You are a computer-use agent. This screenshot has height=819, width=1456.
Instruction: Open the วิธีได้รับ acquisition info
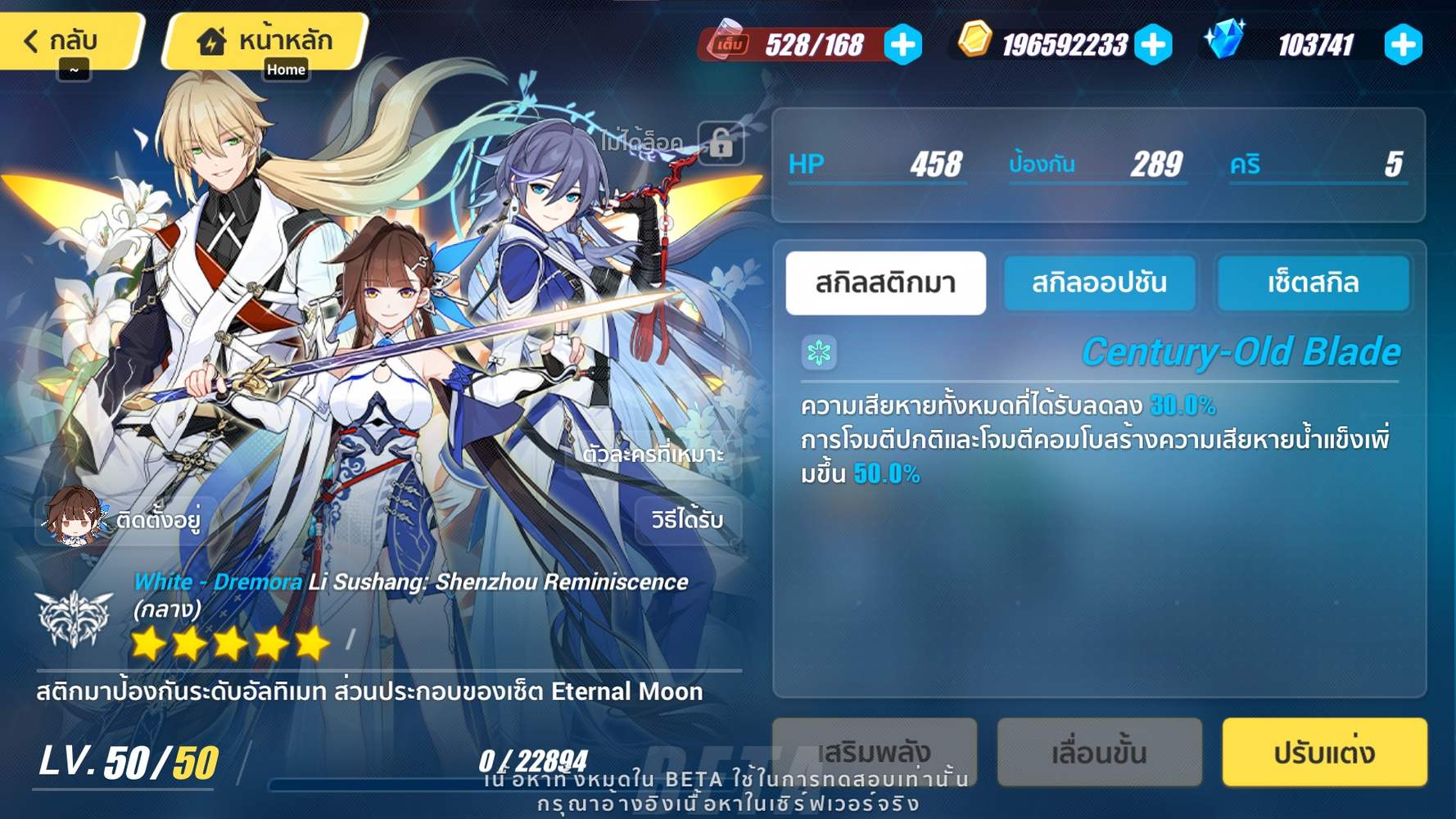click(685, 520)
